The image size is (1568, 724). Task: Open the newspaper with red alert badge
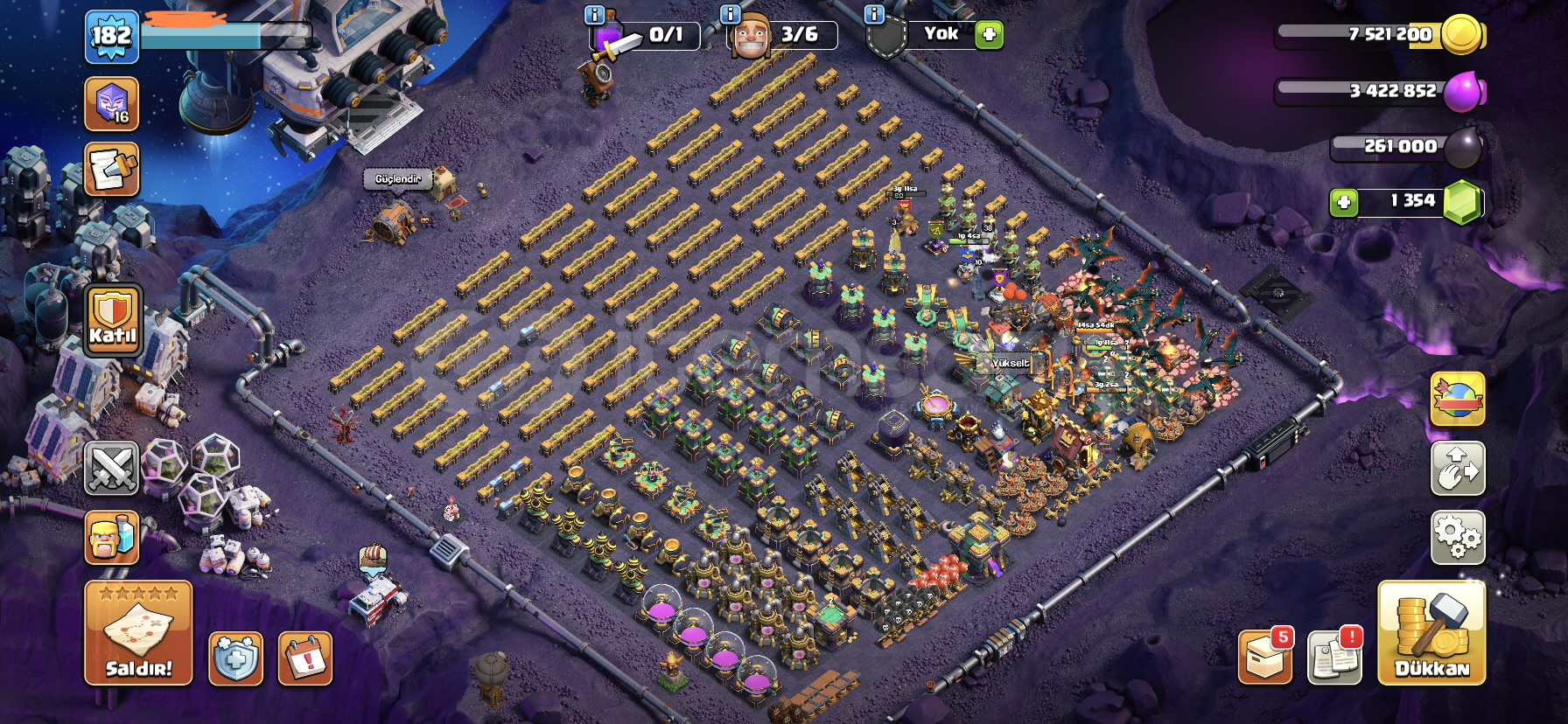click(1333, 657)
